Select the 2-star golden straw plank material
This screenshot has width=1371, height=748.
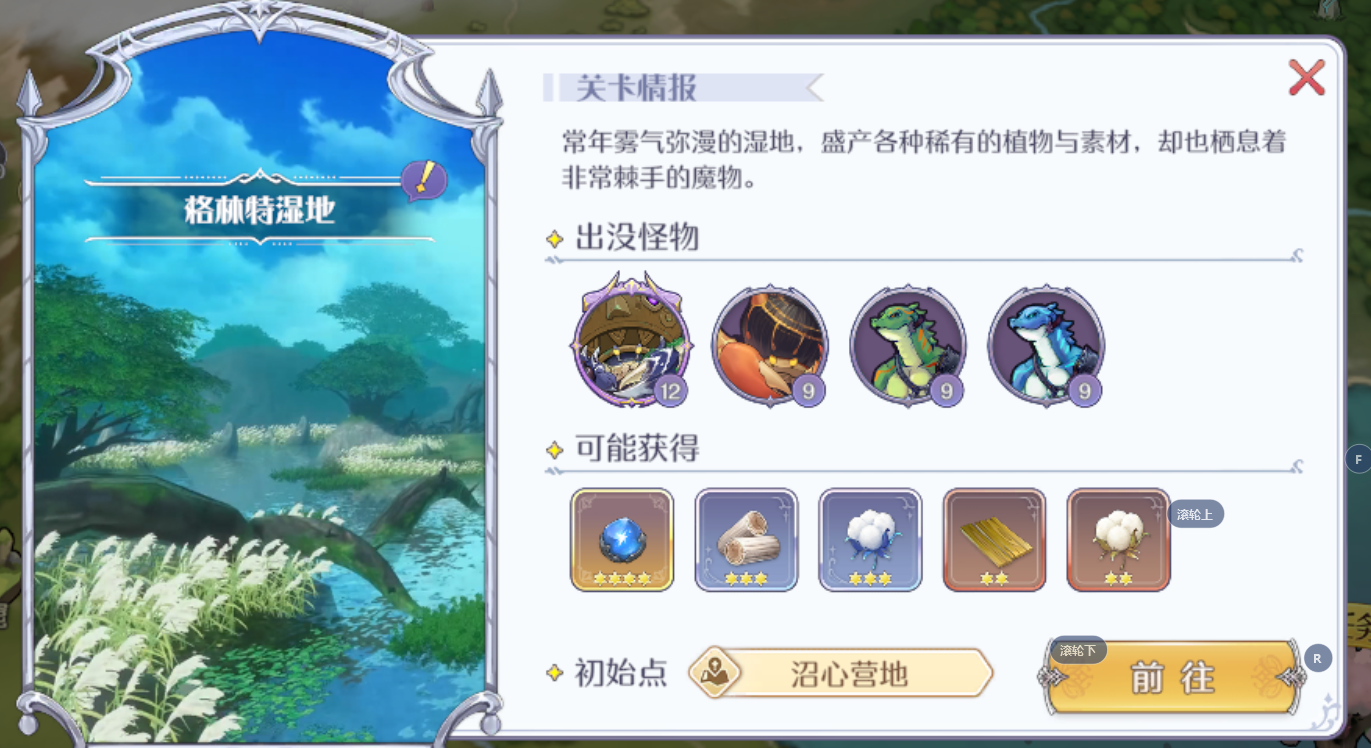point(994,540)
